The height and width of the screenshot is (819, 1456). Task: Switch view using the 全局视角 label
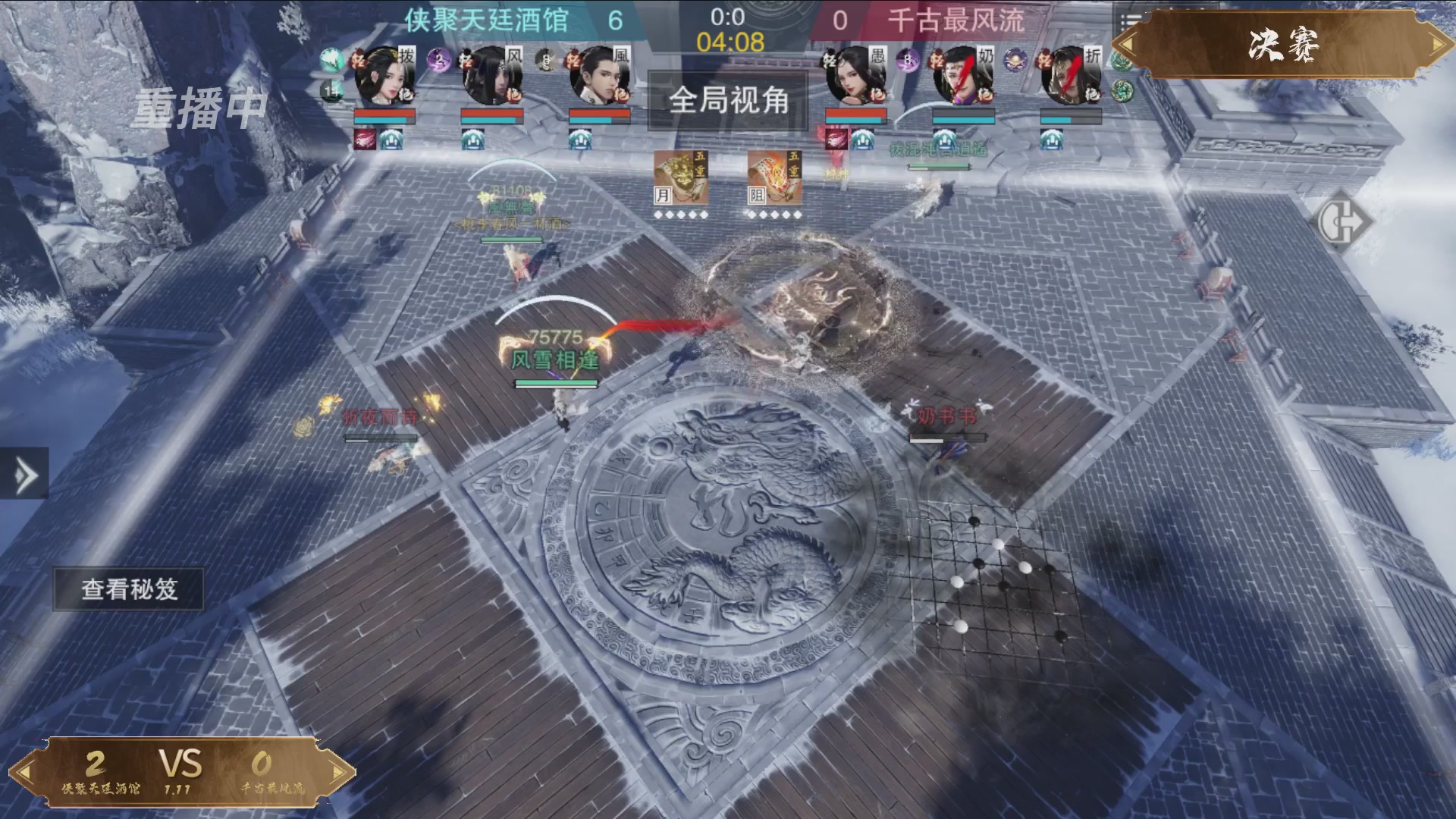729,102
